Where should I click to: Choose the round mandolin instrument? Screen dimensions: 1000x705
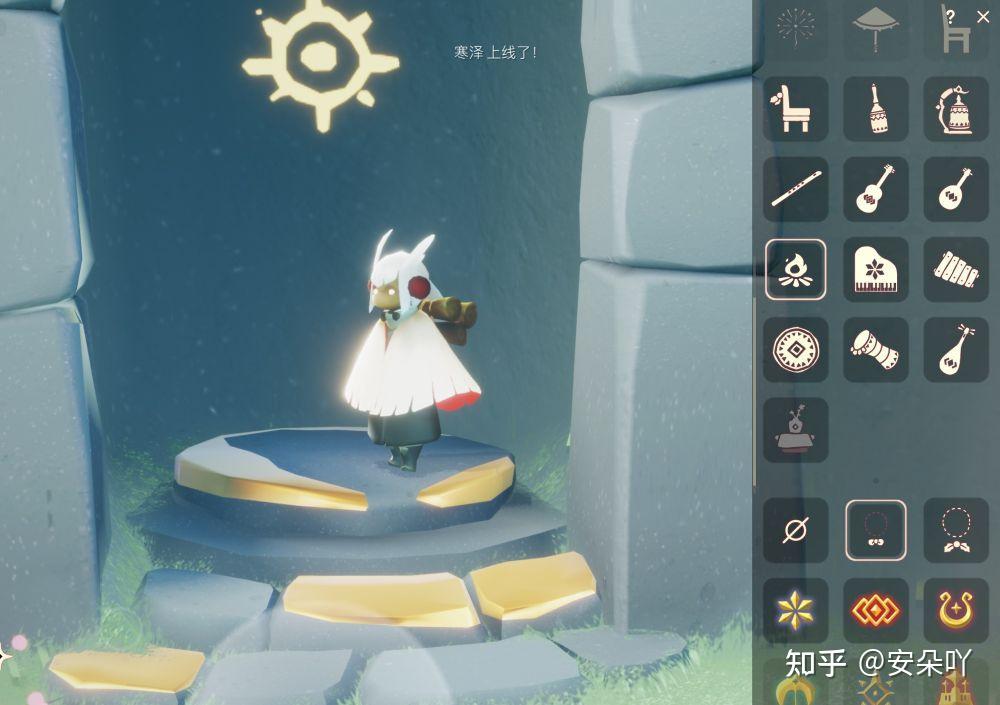(x=956, y=189)
